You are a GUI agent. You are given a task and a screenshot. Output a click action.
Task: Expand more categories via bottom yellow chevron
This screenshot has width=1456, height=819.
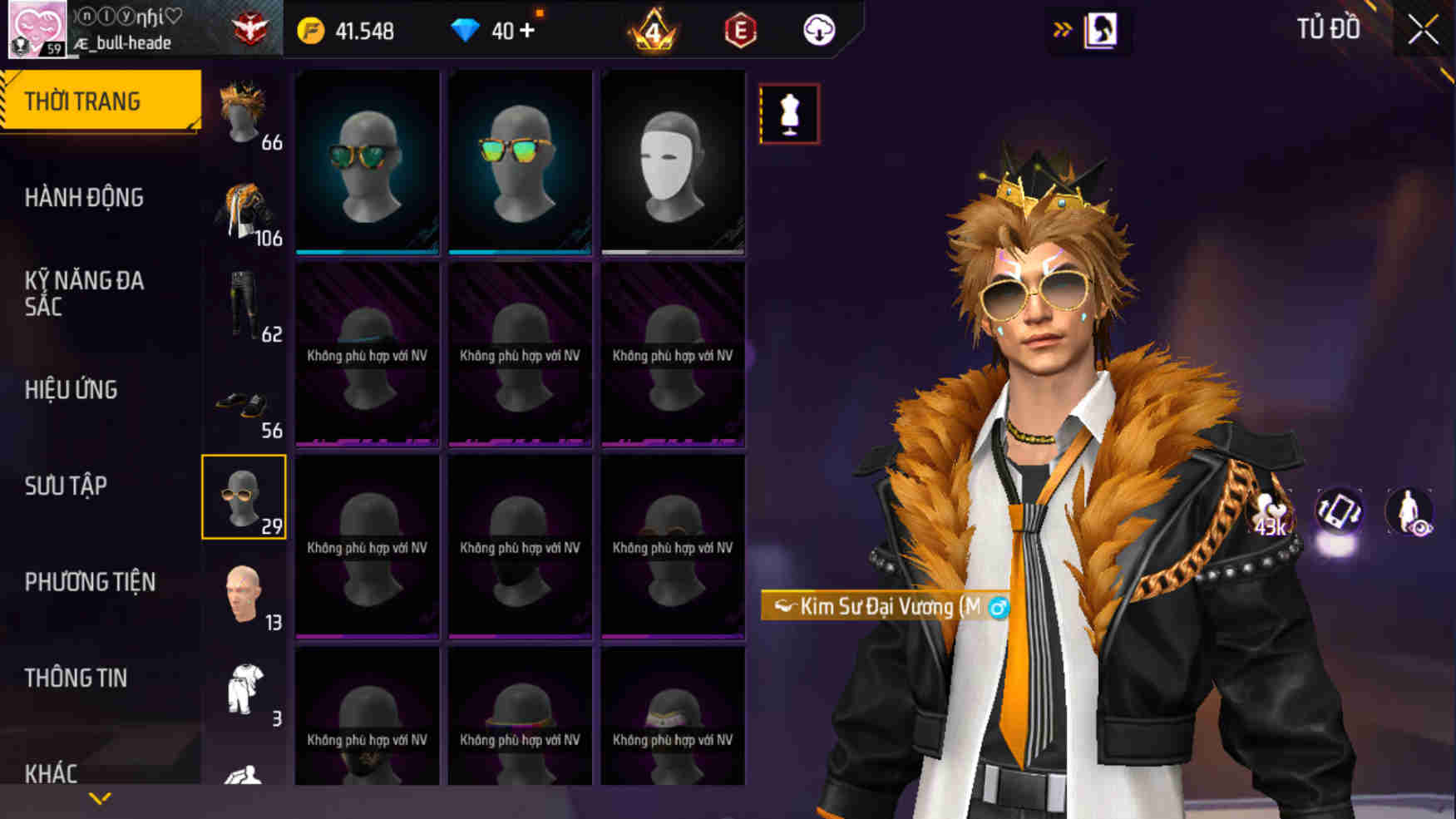point(101,797)
